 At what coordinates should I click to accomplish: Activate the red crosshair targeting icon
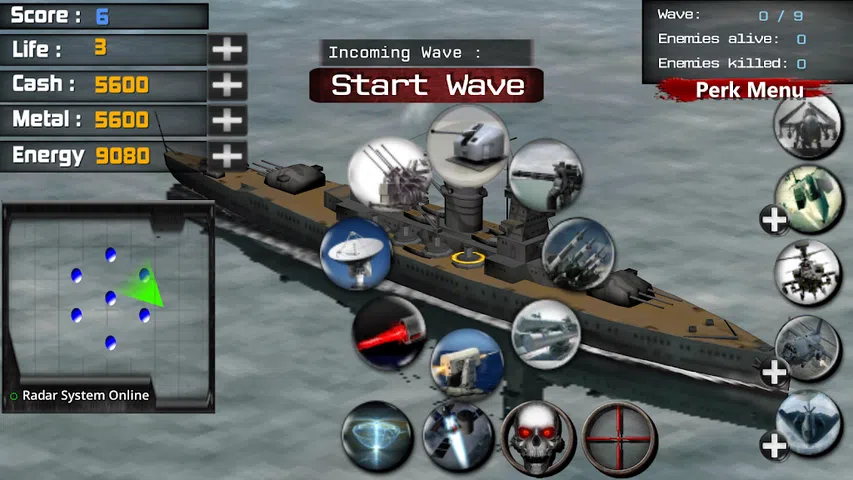point(620,436)
